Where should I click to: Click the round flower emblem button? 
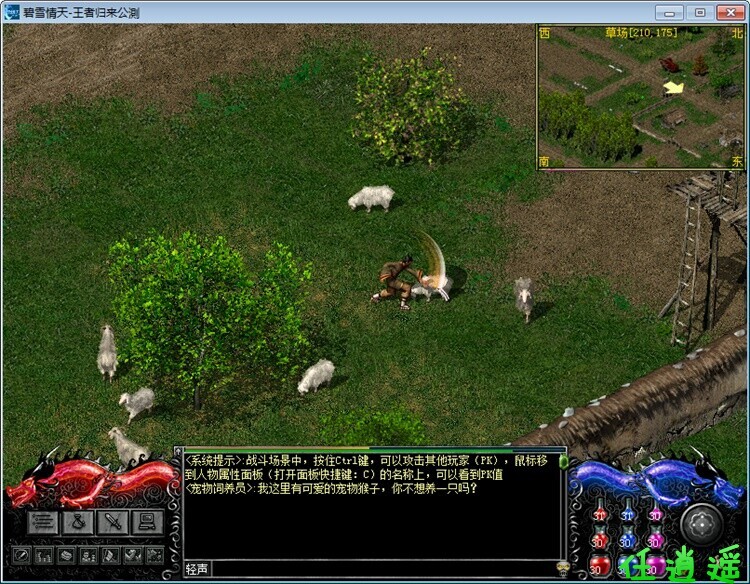pos(701,524)
